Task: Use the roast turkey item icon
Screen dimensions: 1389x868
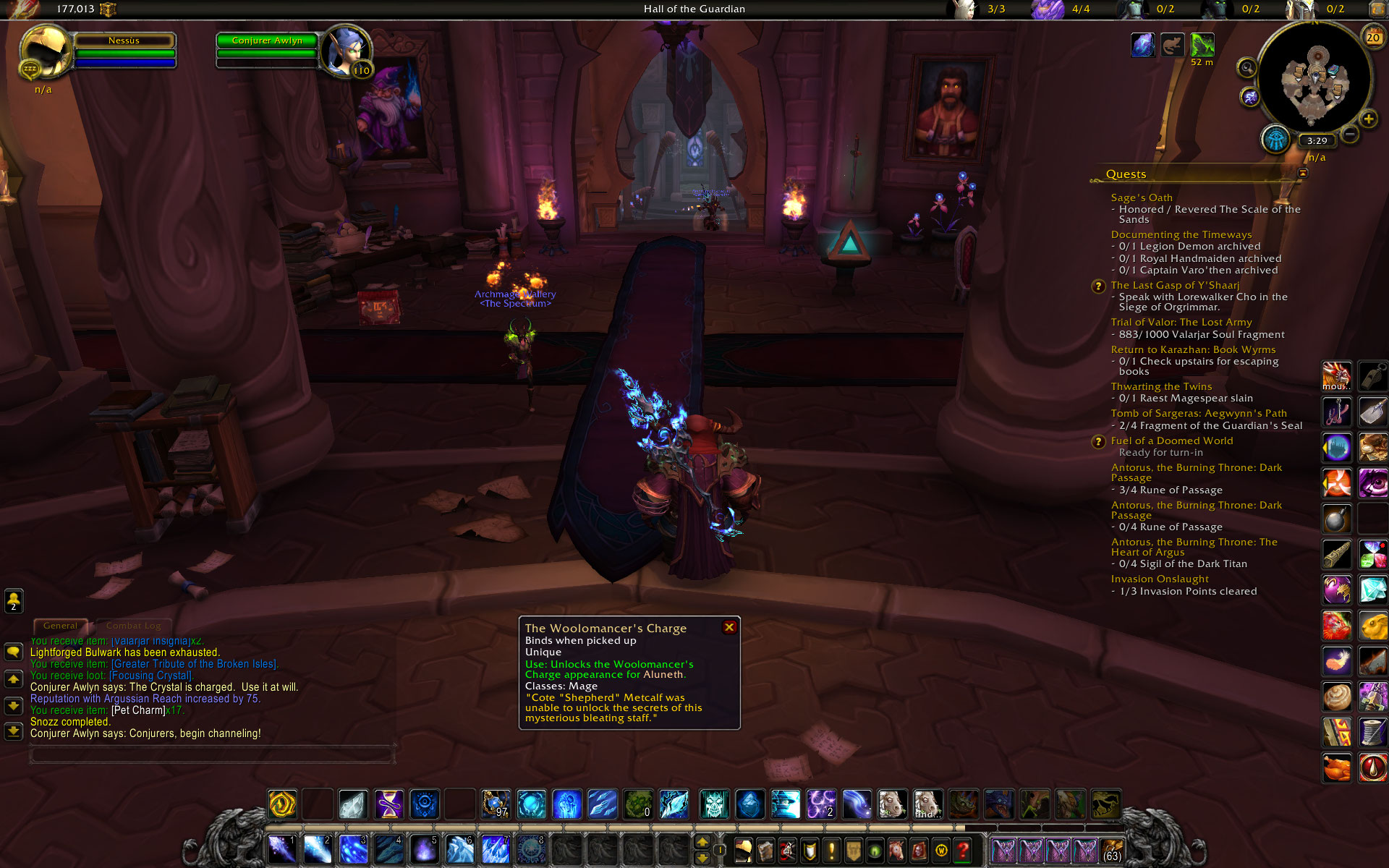Action: [1336, 767]
